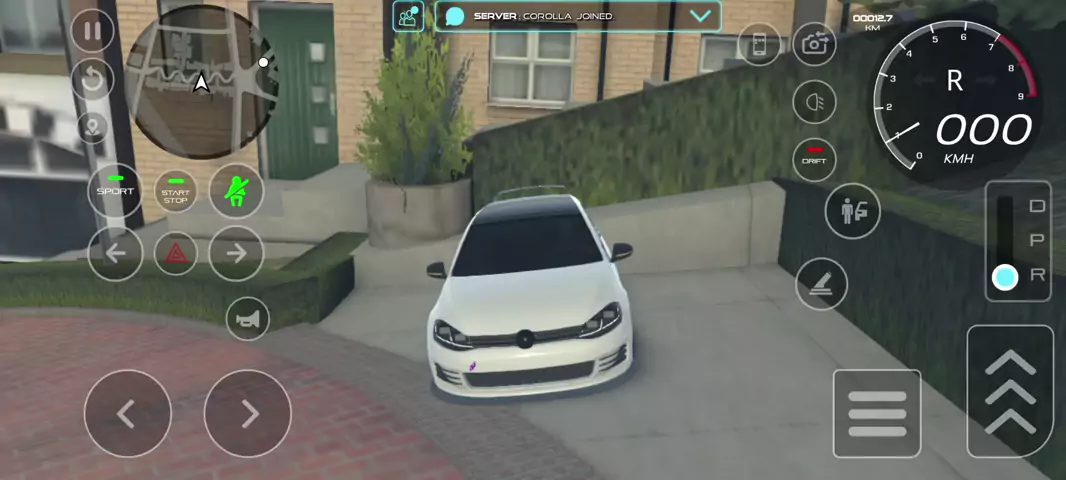
Task: Tap the circular reset arrow icon
Action: pos(92,78)
